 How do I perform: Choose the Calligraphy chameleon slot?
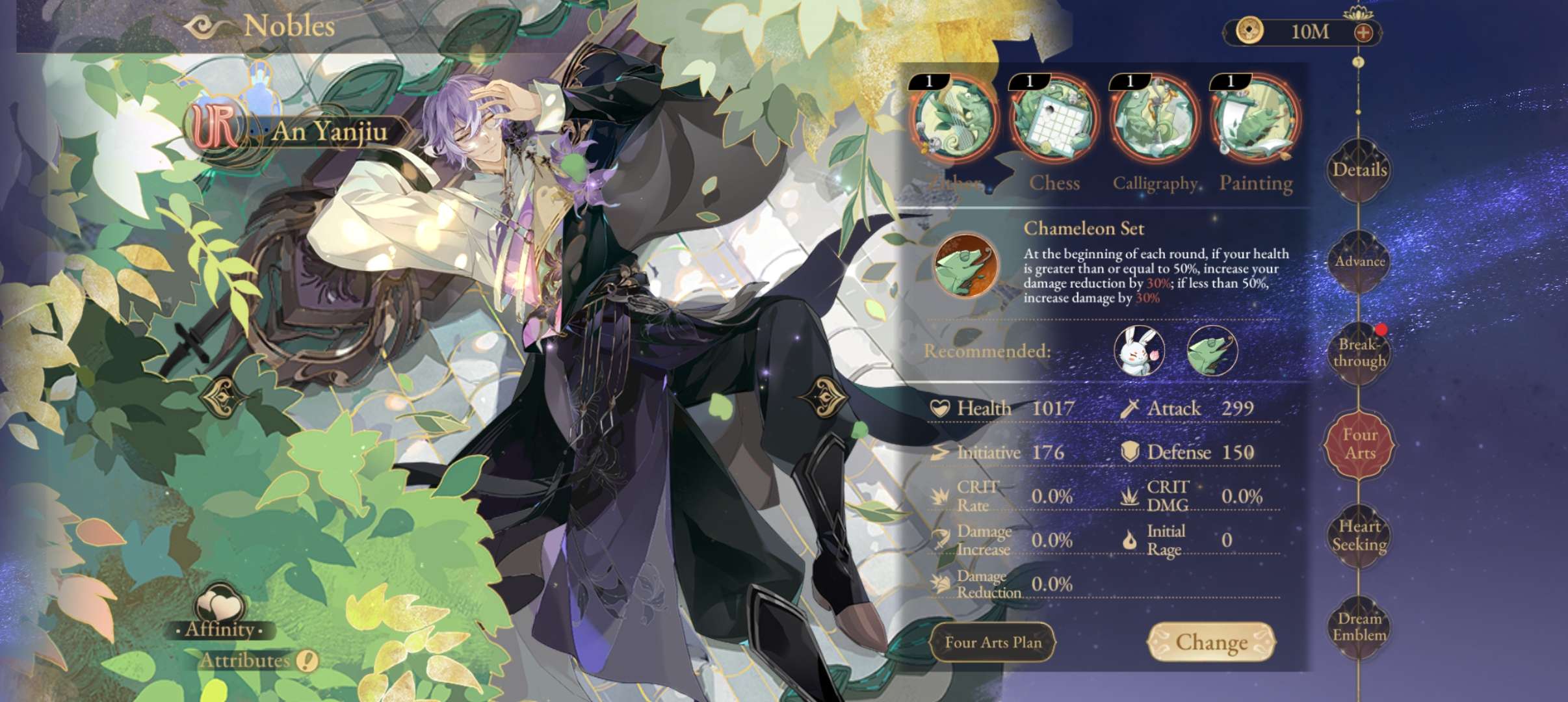coord(1155,120)
